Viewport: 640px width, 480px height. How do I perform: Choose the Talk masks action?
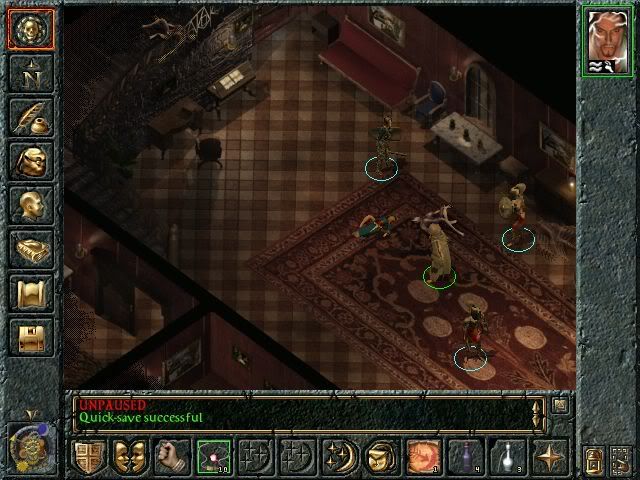130,456
